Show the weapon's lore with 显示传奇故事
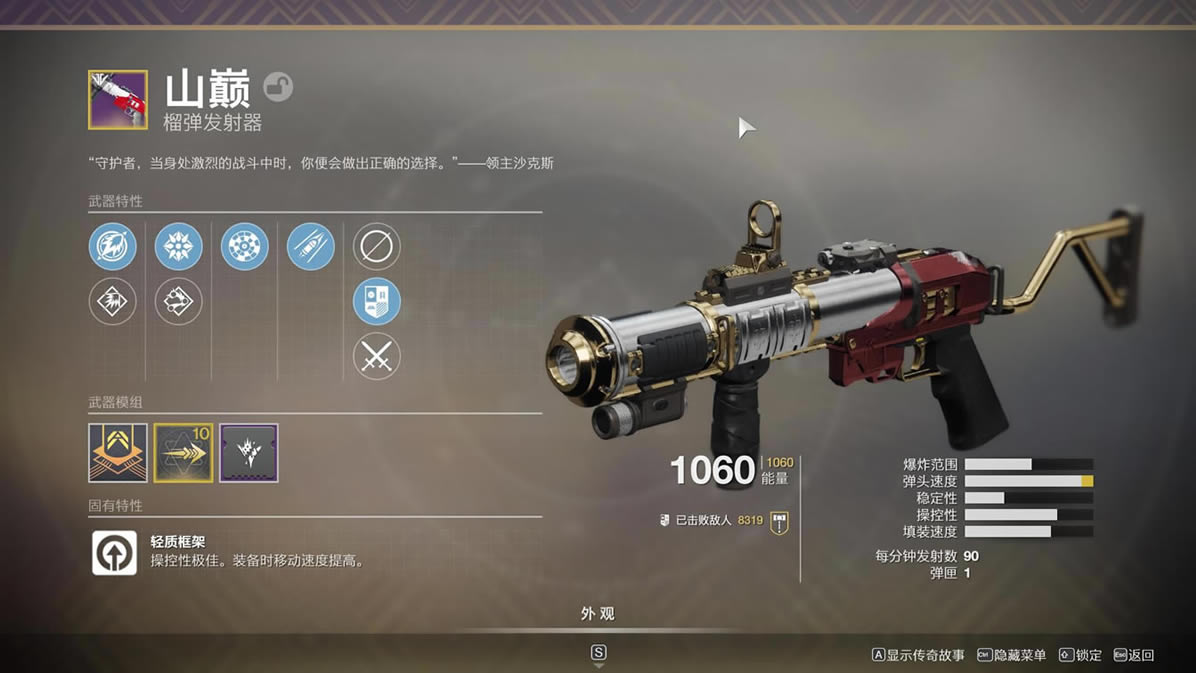Screen dimensions: 1196x673 (x=918, y=655)
